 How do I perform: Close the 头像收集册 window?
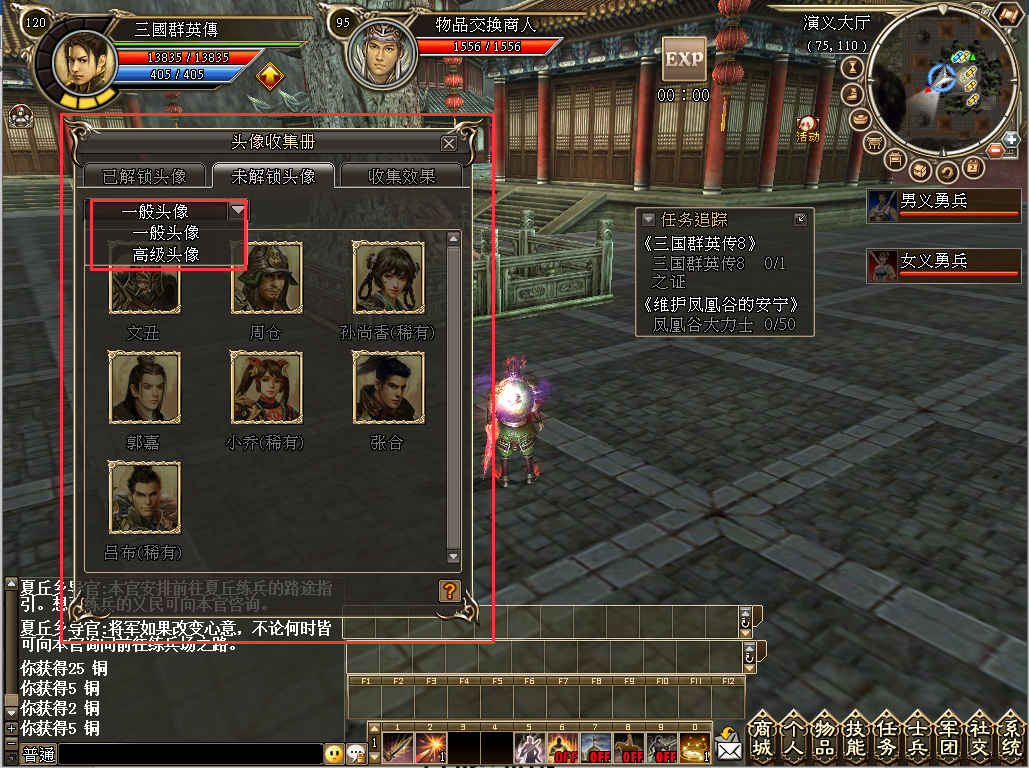(449, 143)
